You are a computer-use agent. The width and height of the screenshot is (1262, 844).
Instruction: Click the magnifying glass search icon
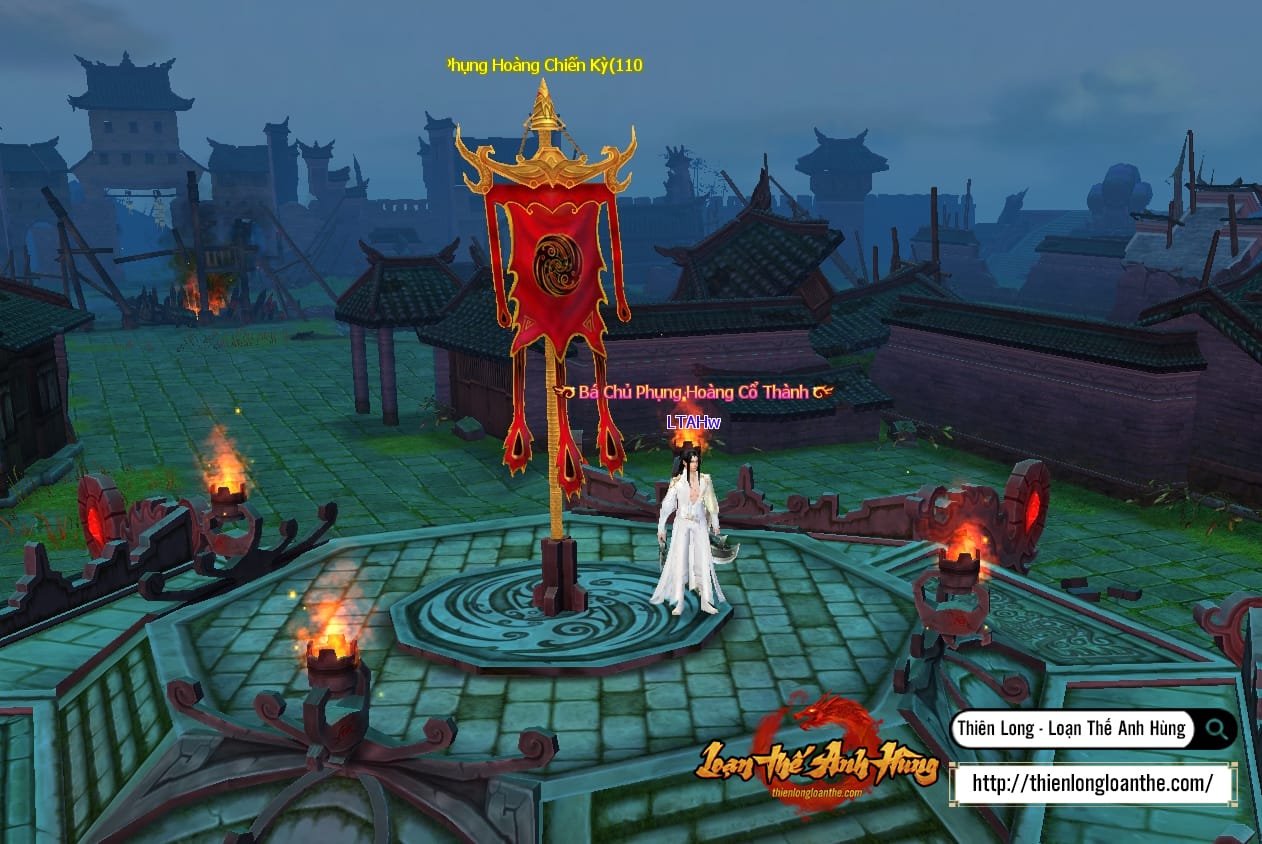1217,728
